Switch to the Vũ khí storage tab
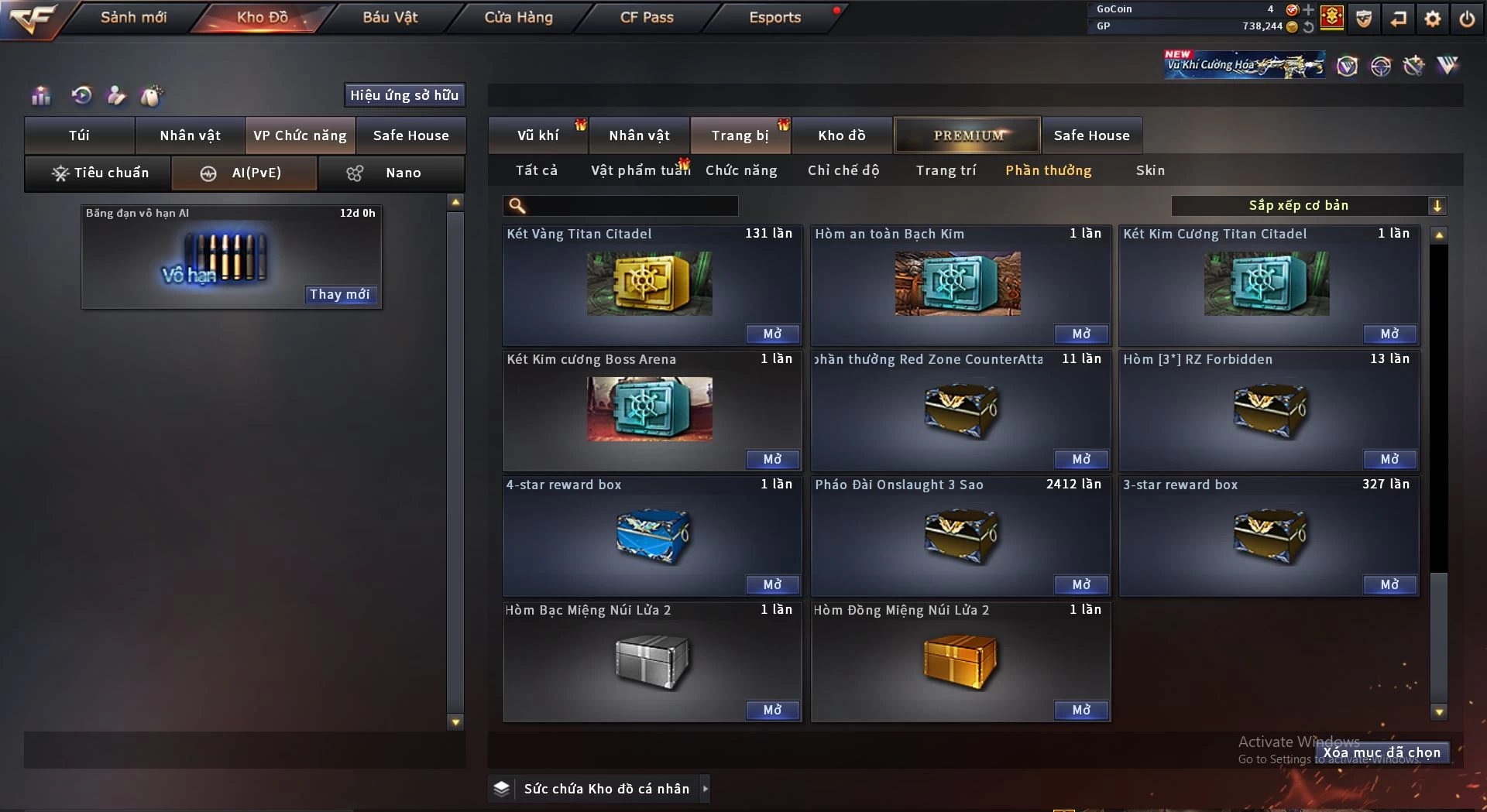The height and width of the screenshot is (812, 1487). click(537, 135)
